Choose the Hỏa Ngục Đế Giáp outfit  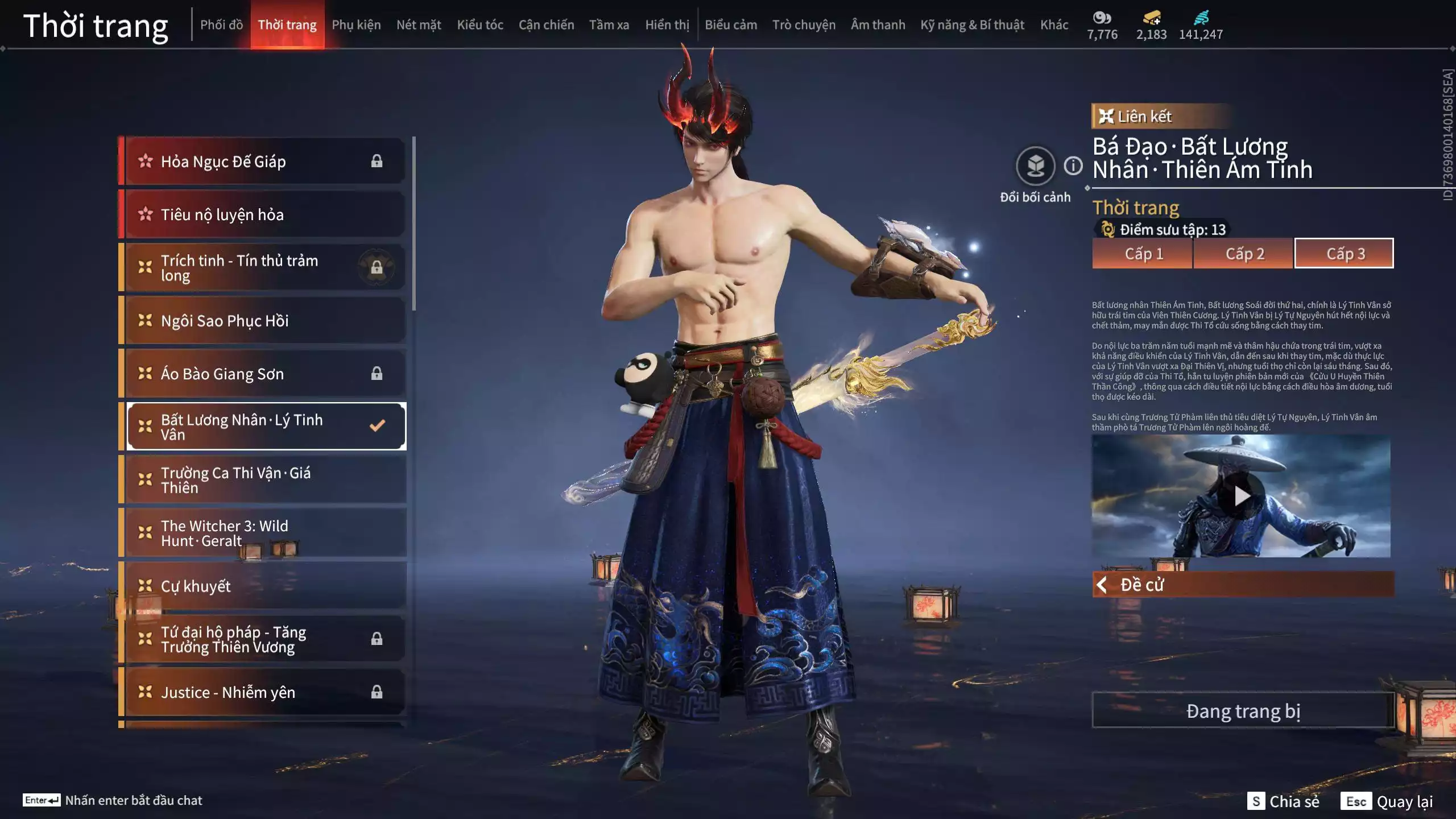coord(265,162)
